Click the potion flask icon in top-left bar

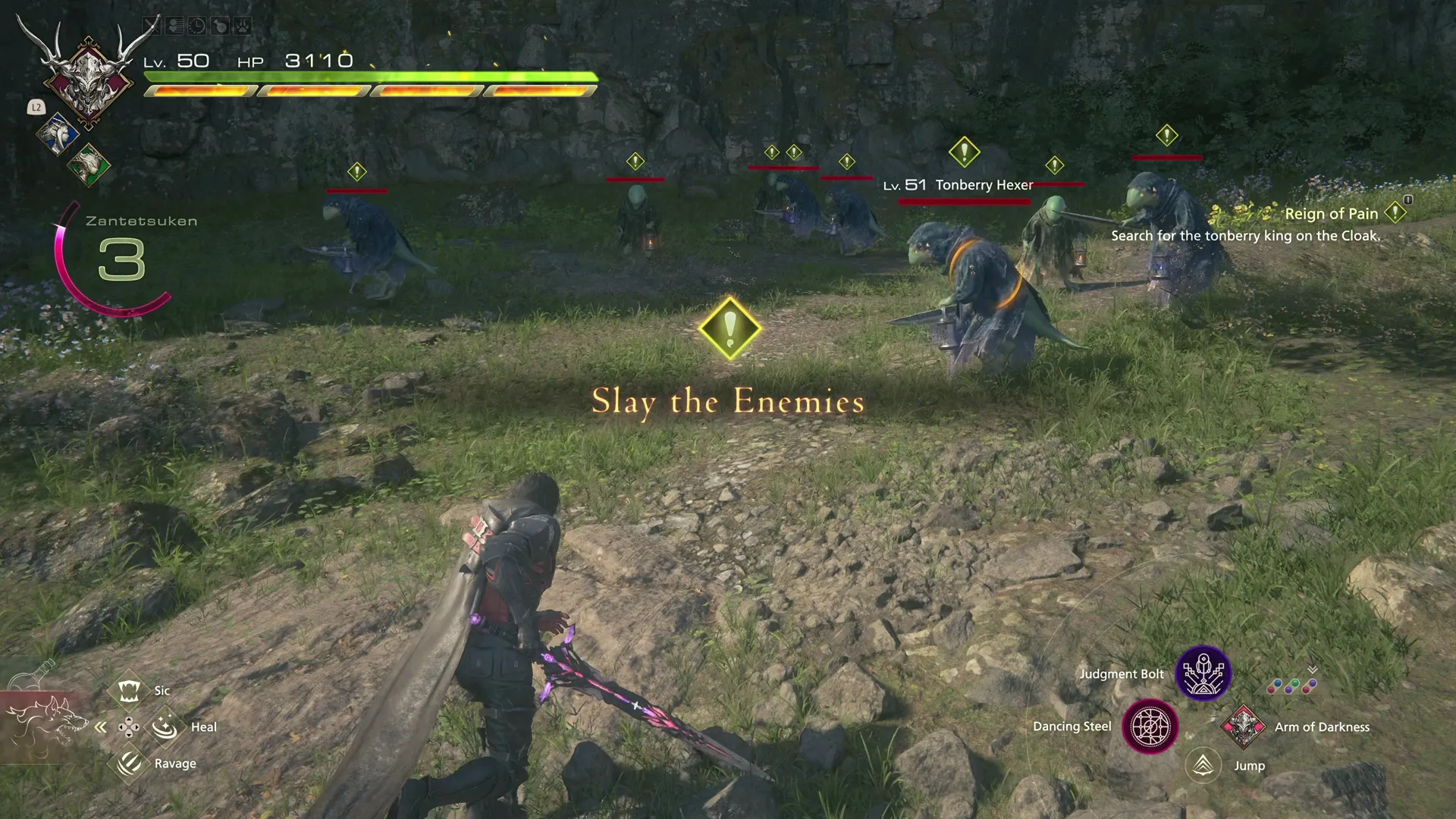220,25
